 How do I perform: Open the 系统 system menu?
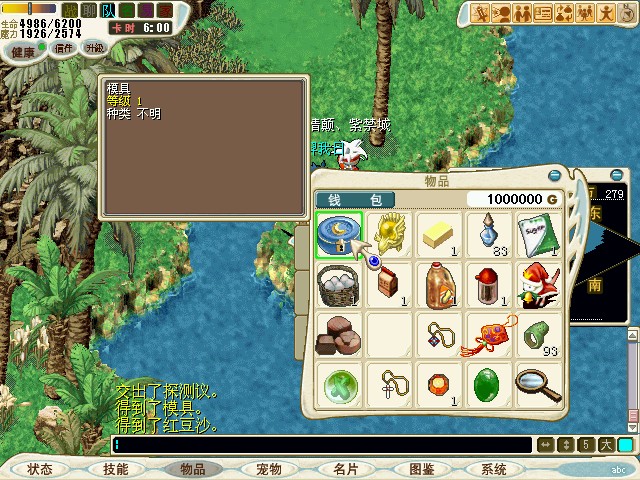pyautogui.click(x=494, y=468)
